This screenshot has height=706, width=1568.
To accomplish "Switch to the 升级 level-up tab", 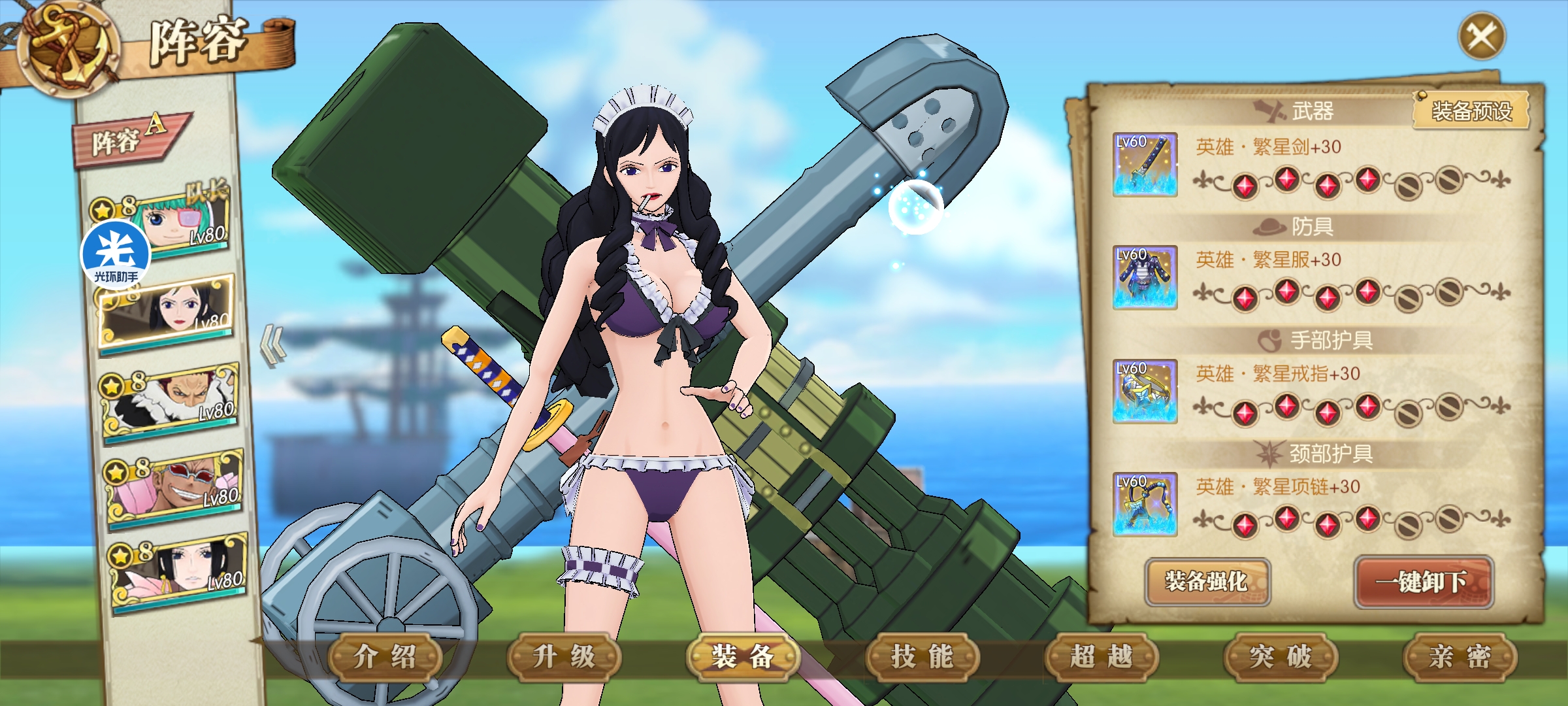I will point(564,656).
